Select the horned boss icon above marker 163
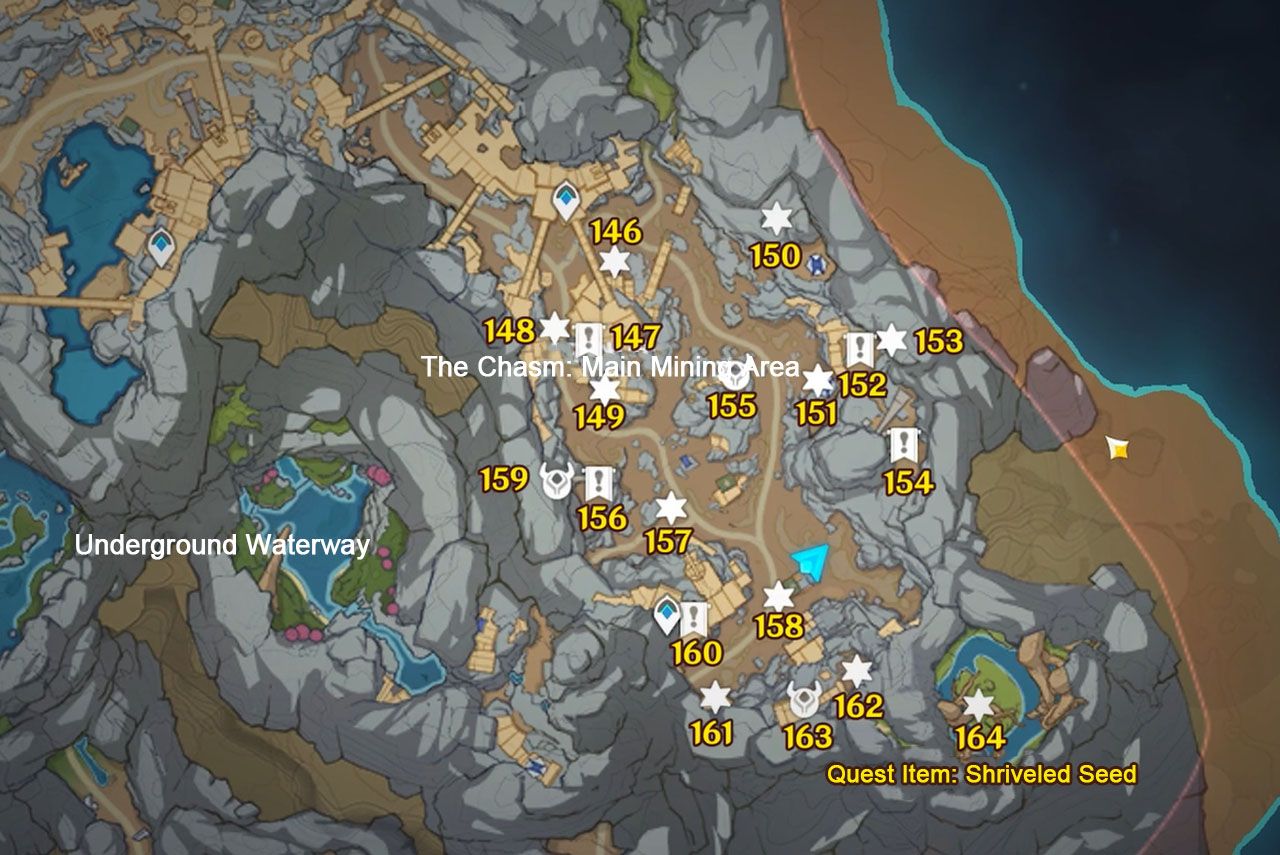Image resolution: width=1280 pixels, height=855 pixels. tap(806, 701)
